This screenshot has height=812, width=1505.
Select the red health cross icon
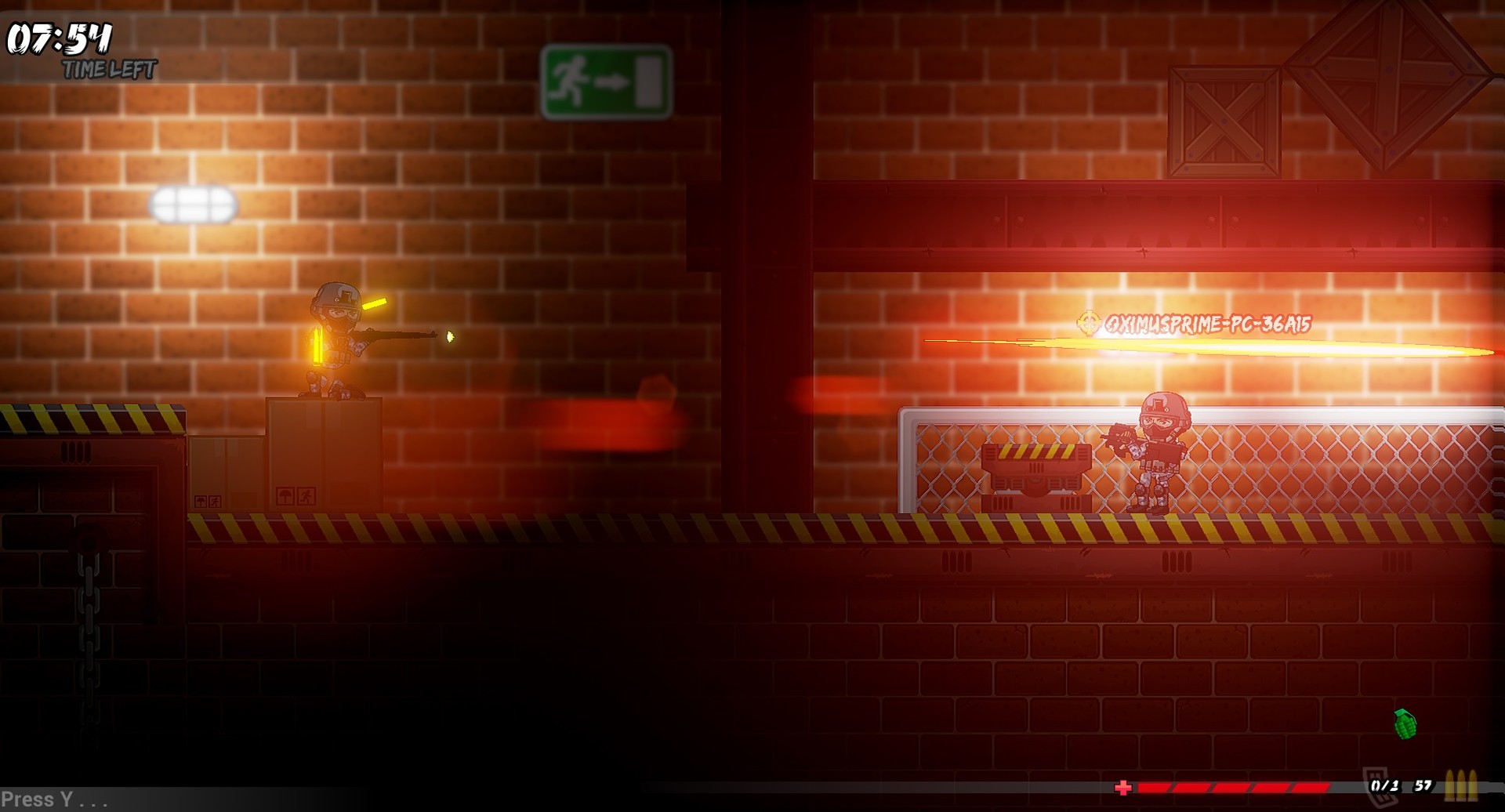(x=1123, y=788)
